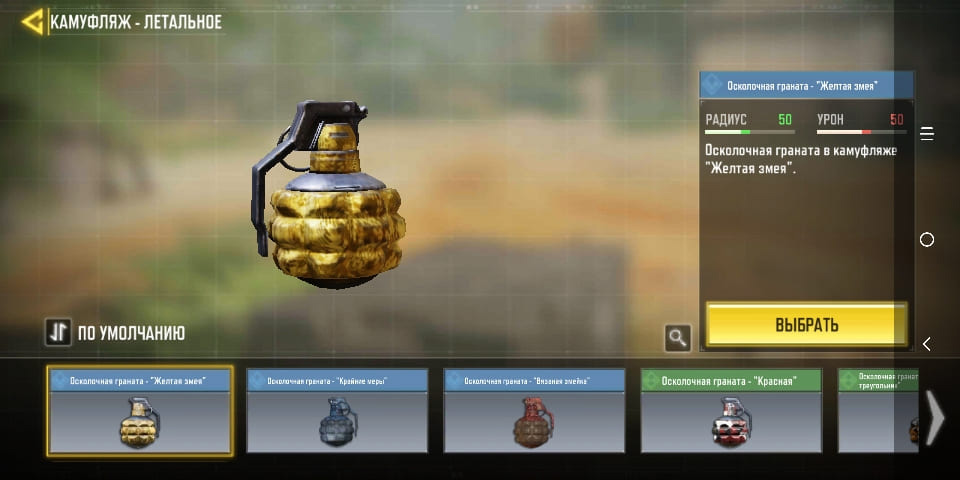Show more camos with the right arrow
This screenshot has width=960, height=480.
934,417
